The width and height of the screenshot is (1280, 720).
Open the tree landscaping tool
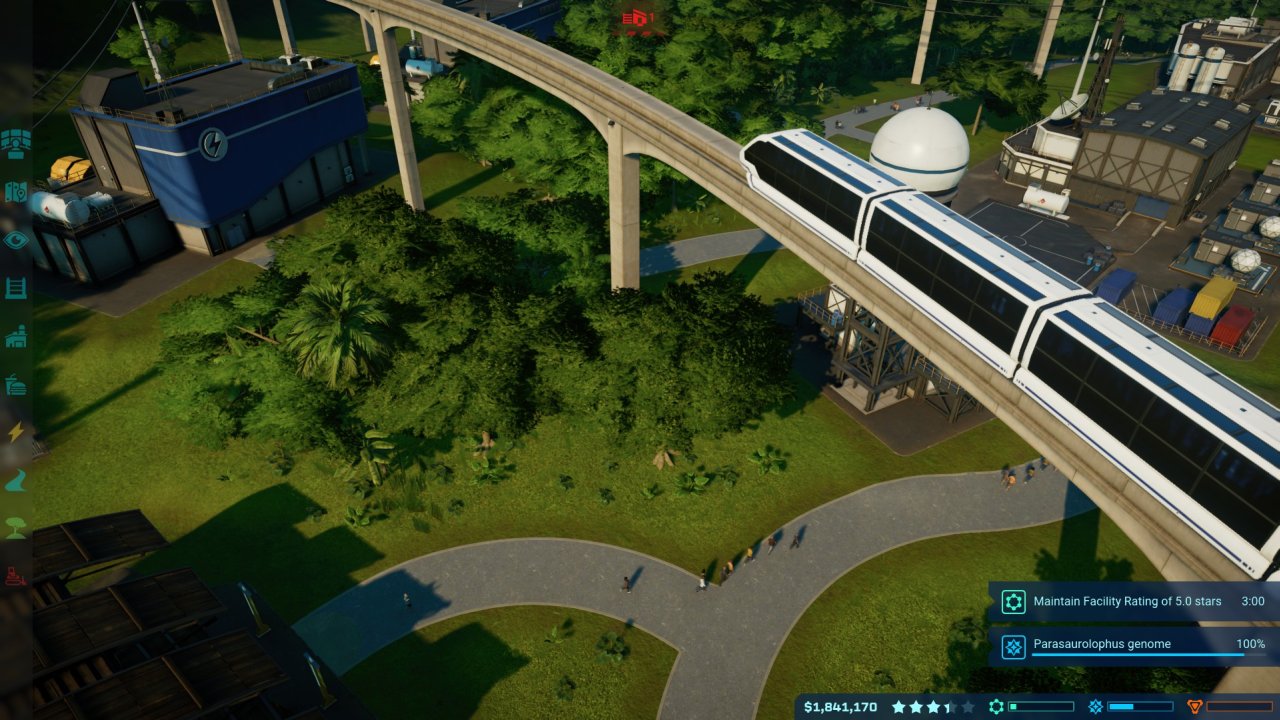point(16,529)
